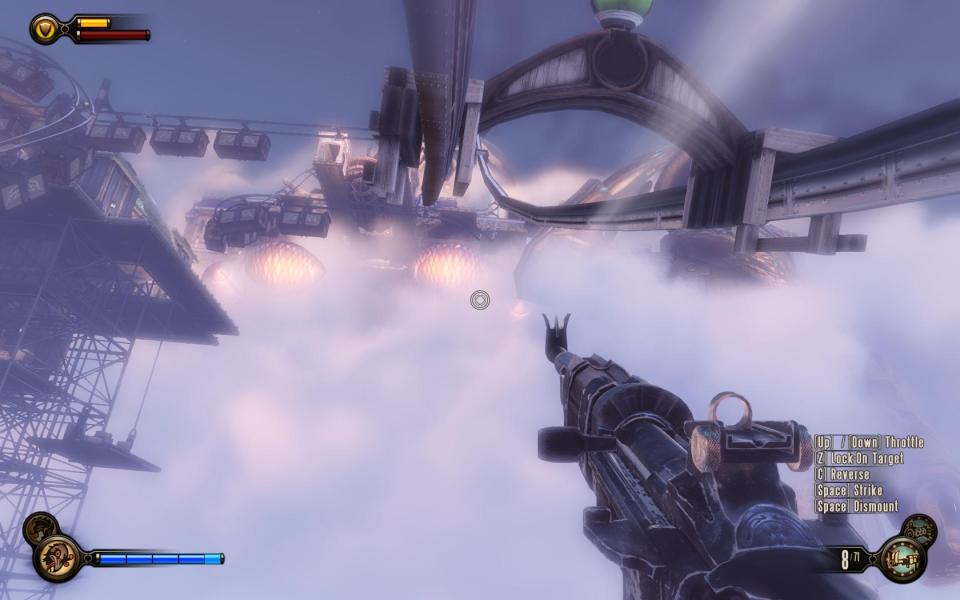Click the yellow shield icon
This screenshot has height=600, width=960.
click(x=45, y=29)
